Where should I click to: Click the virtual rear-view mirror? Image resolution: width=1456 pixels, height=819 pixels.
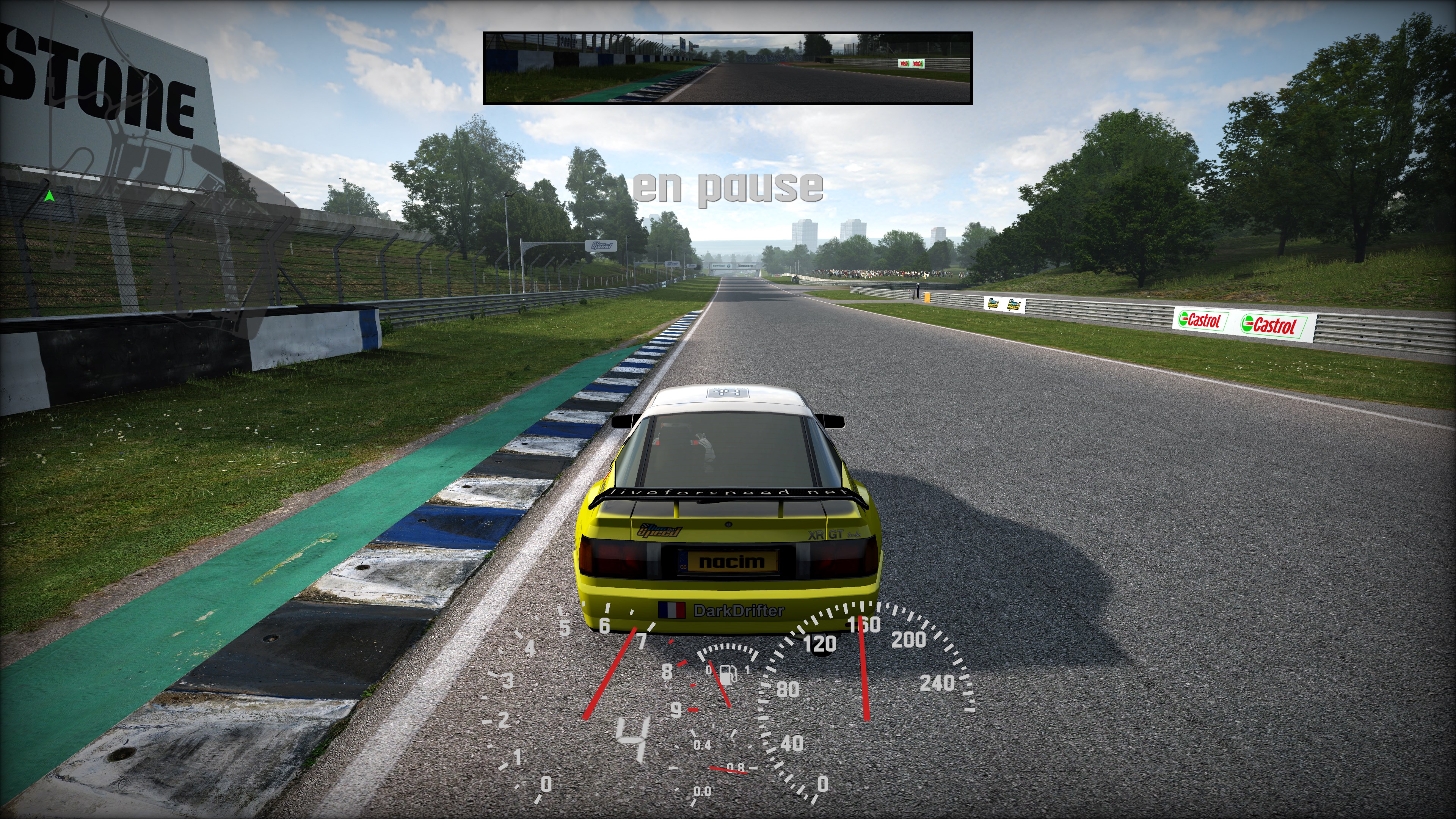tap(728, 68)
